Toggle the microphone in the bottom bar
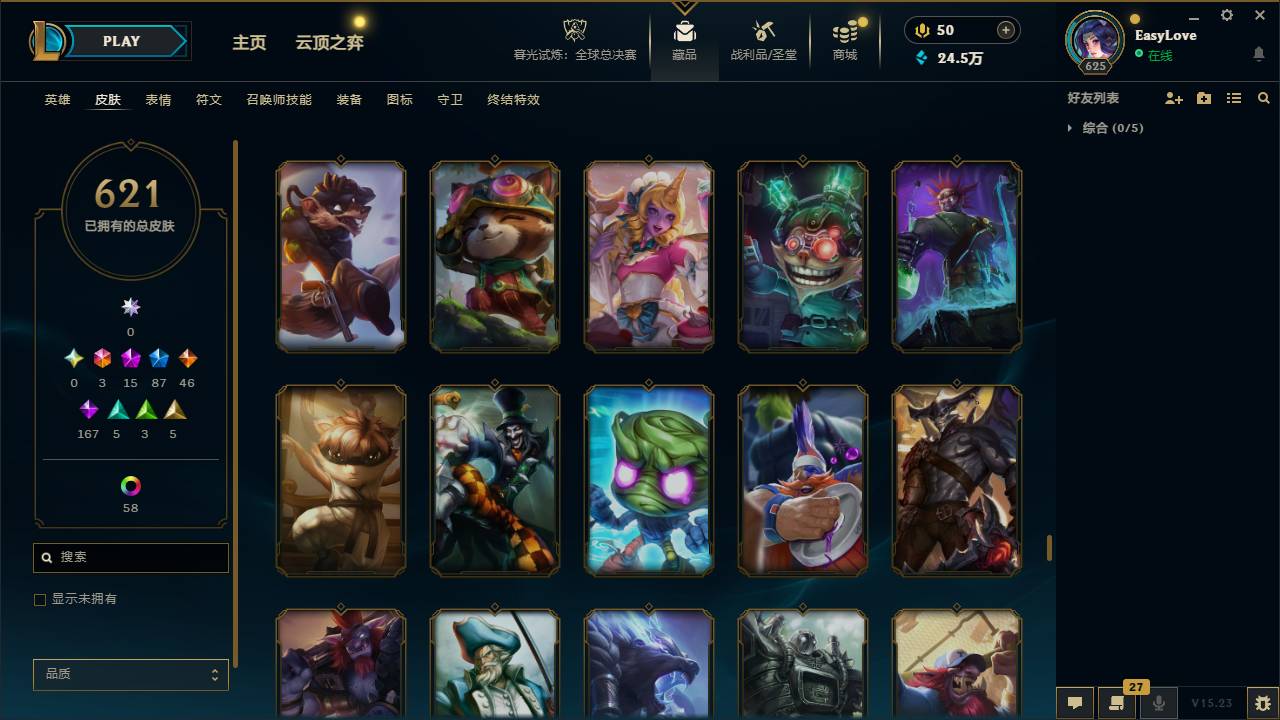This screenshot has width=1280, height=720. click(x=1158, y=703)
